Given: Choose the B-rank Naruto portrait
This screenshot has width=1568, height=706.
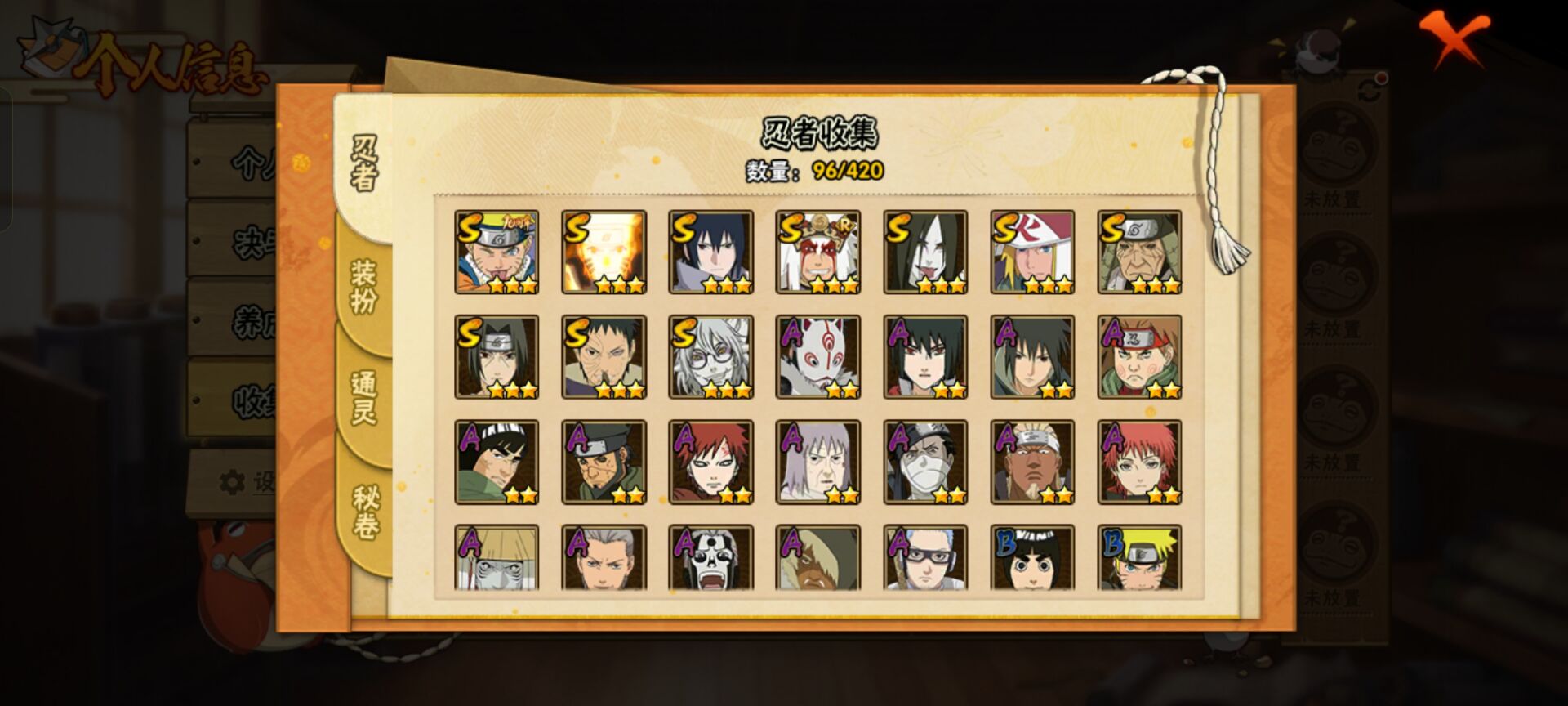Looking at the screenshot, I should [1139, 558].
